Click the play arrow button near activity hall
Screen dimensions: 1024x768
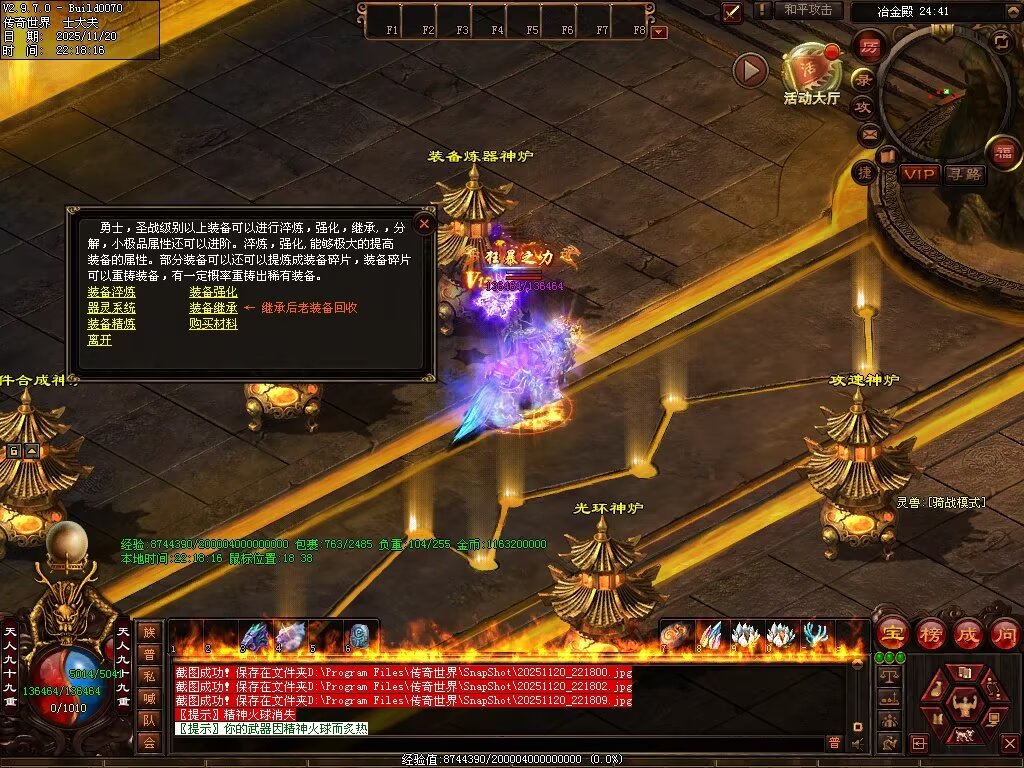[750, 70]
